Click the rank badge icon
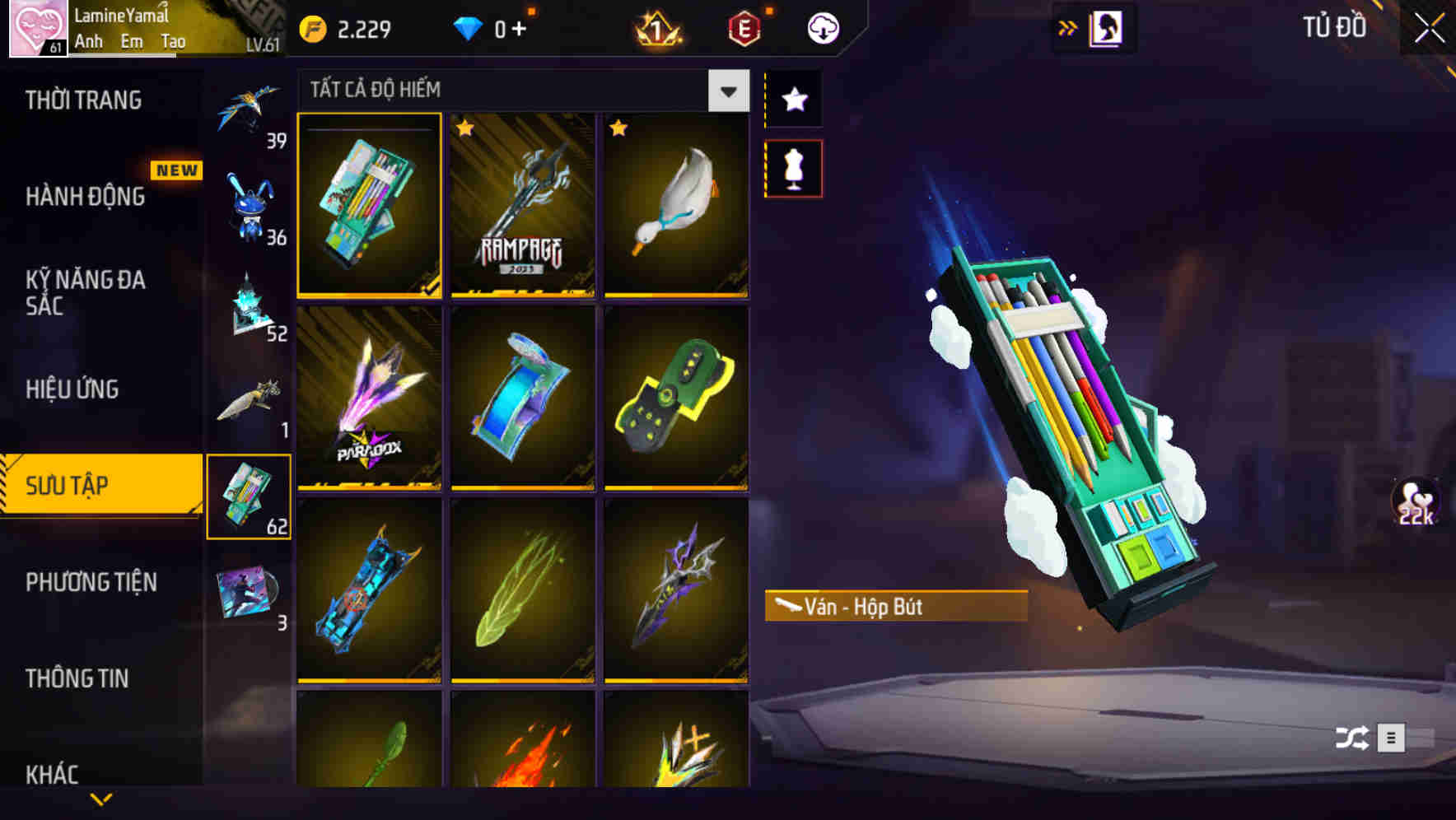The width and height of the screenshot is (1456, 820). (656, 27)
